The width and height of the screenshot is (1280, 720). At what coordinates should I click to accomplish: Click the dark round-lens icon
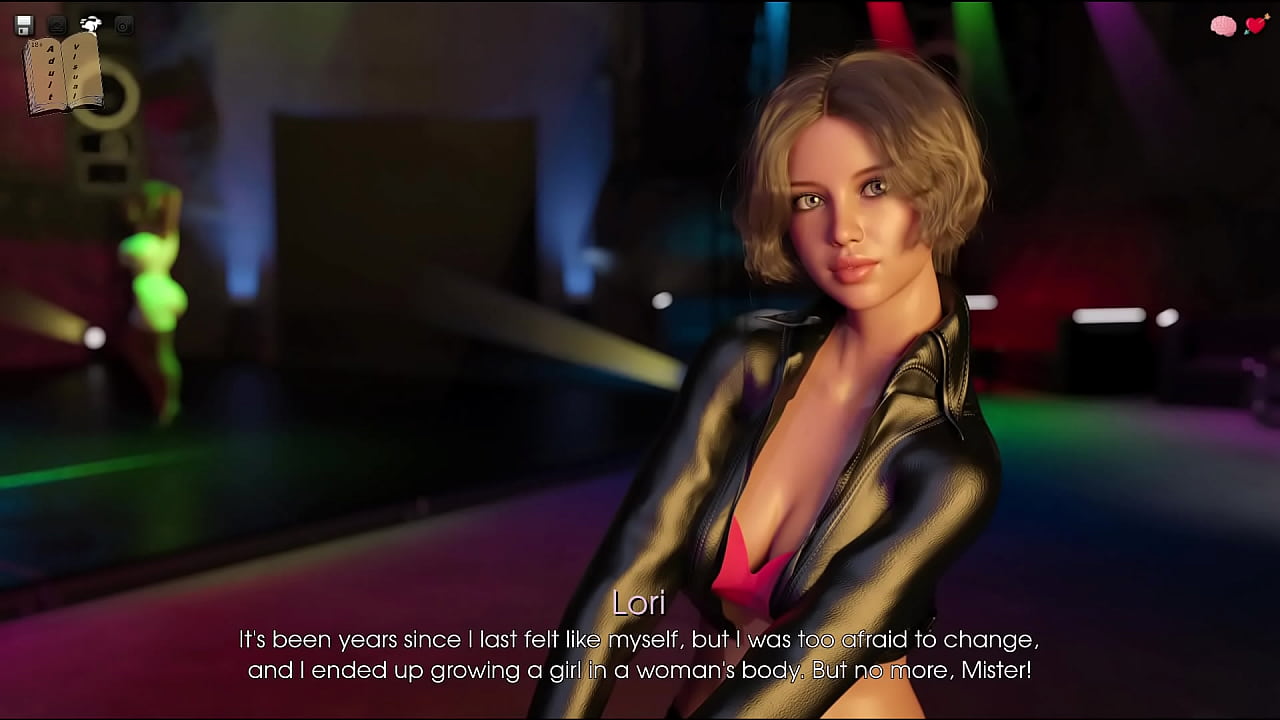click(124, 25)
